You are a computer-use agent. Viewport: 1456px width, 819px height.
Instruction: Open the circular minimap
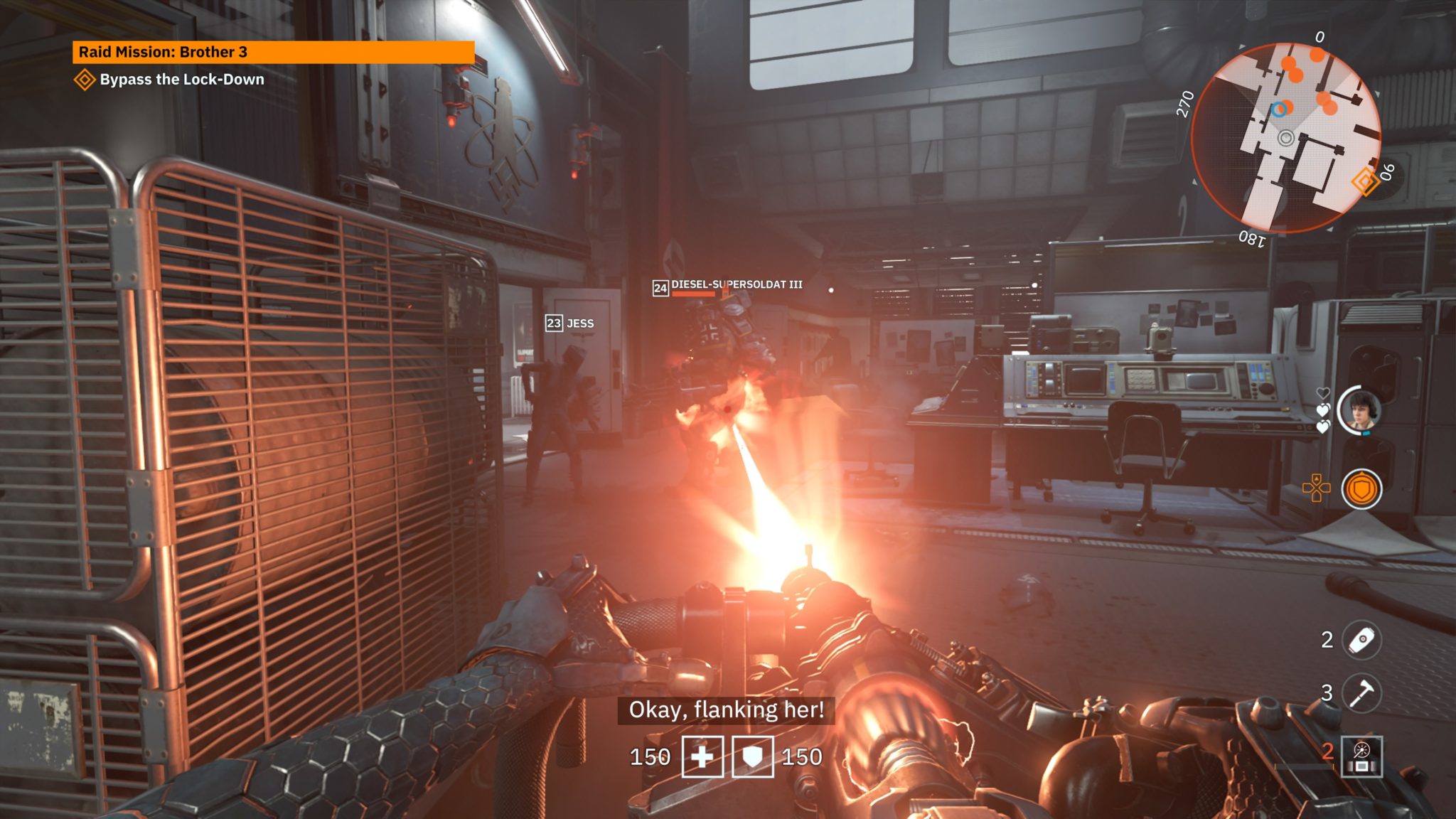click(x=1285, y=138)
